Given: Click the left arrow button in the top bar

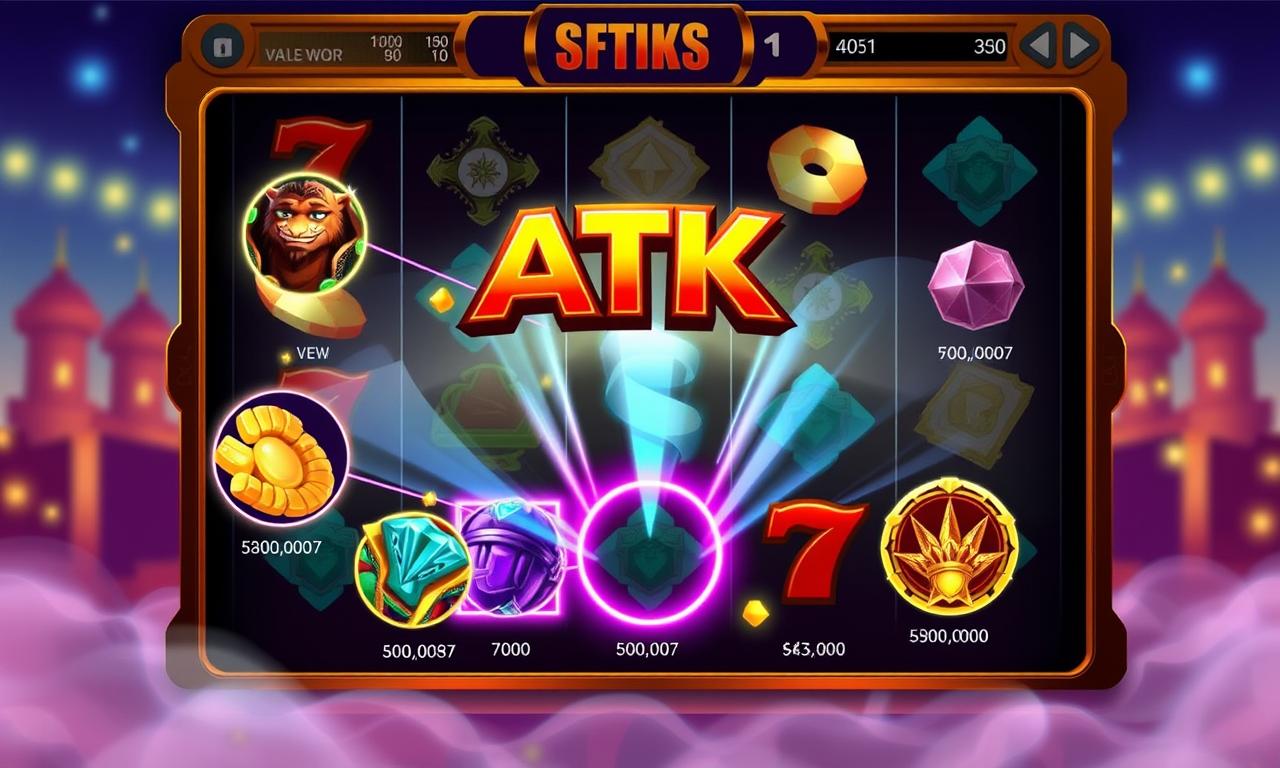Looking at the screenshot, I should coord(1039,47).
